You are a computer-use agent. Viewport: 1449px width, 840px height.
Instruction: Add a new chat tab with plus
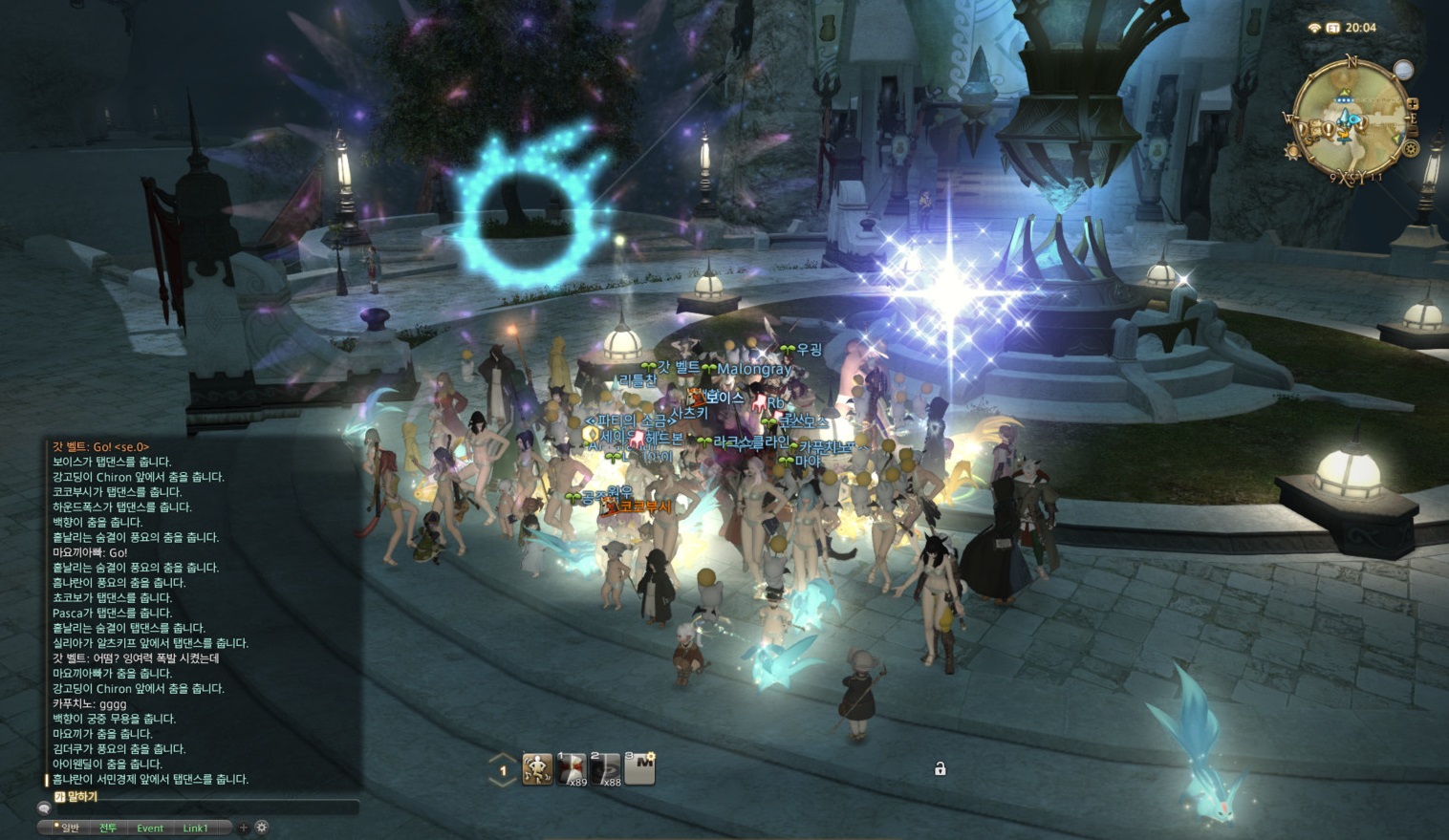point(244,828)
